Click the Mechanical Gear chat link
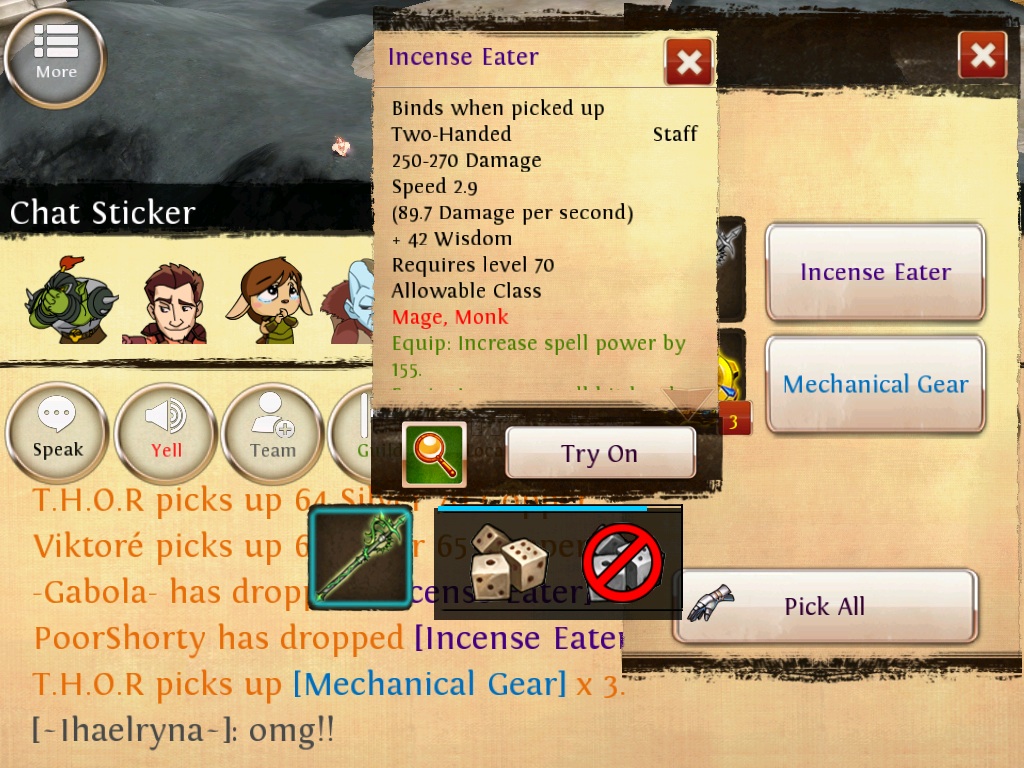Image resolution: width=1024 pixels, height=768 pixels. coord(430,685)
